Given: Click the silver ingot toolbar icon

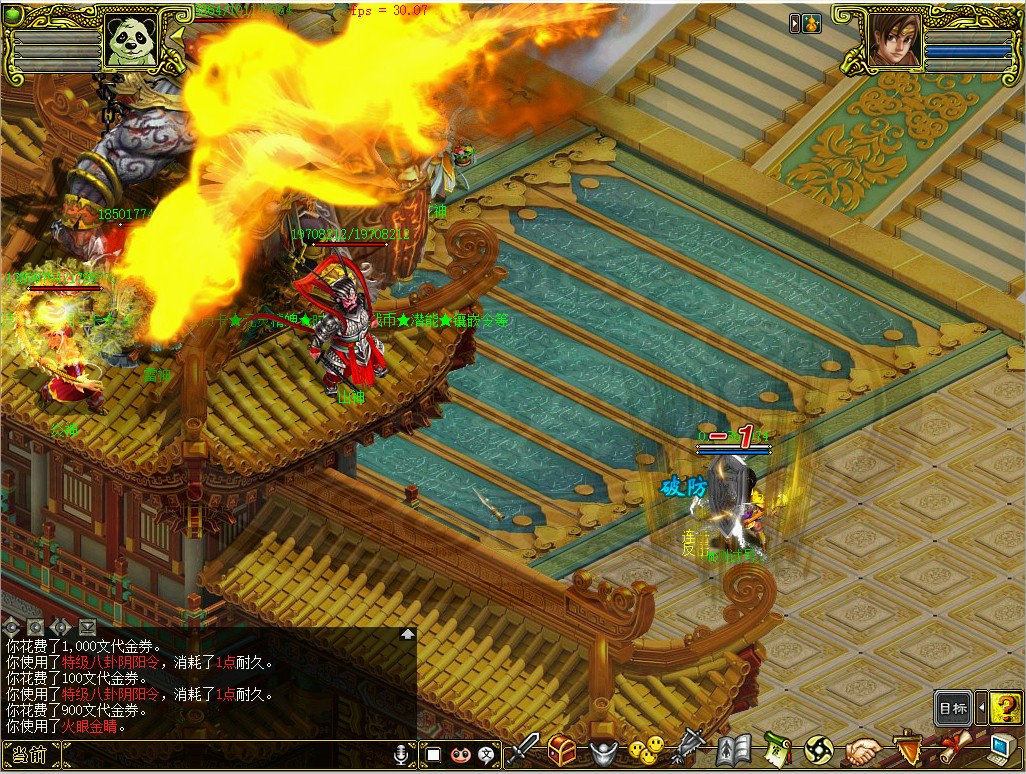Looking at the screenshot, I should 602,750.
